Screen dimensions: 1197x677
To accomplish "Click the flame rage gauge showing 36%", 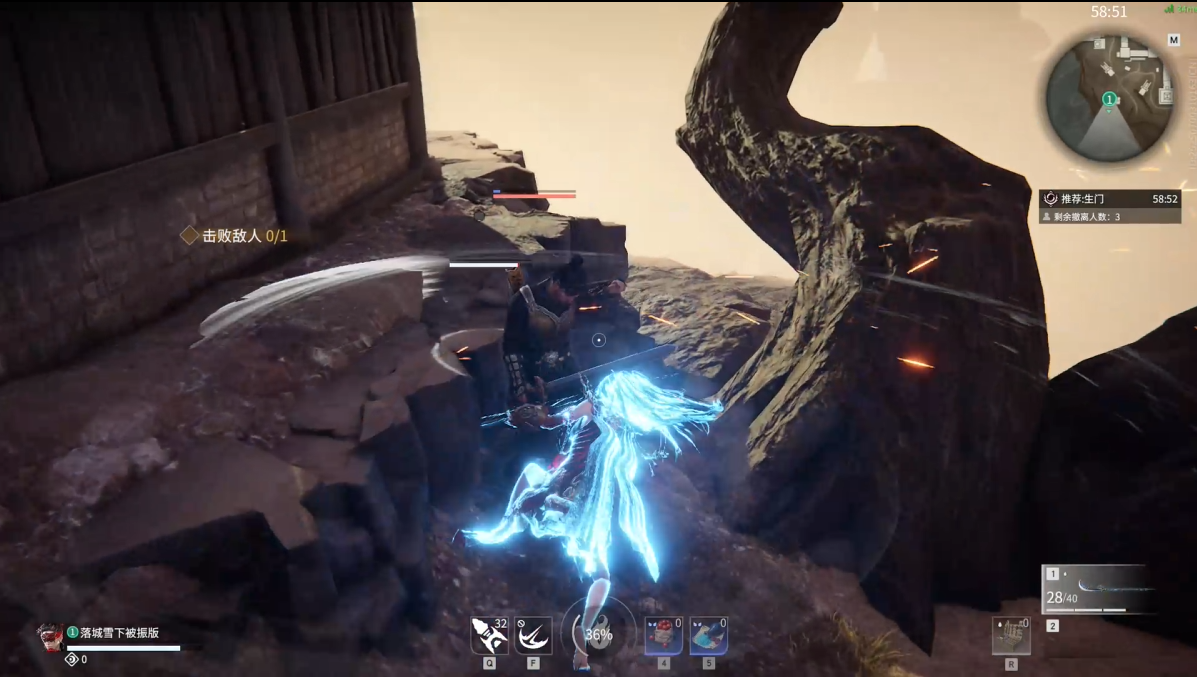I will (598, 634).
